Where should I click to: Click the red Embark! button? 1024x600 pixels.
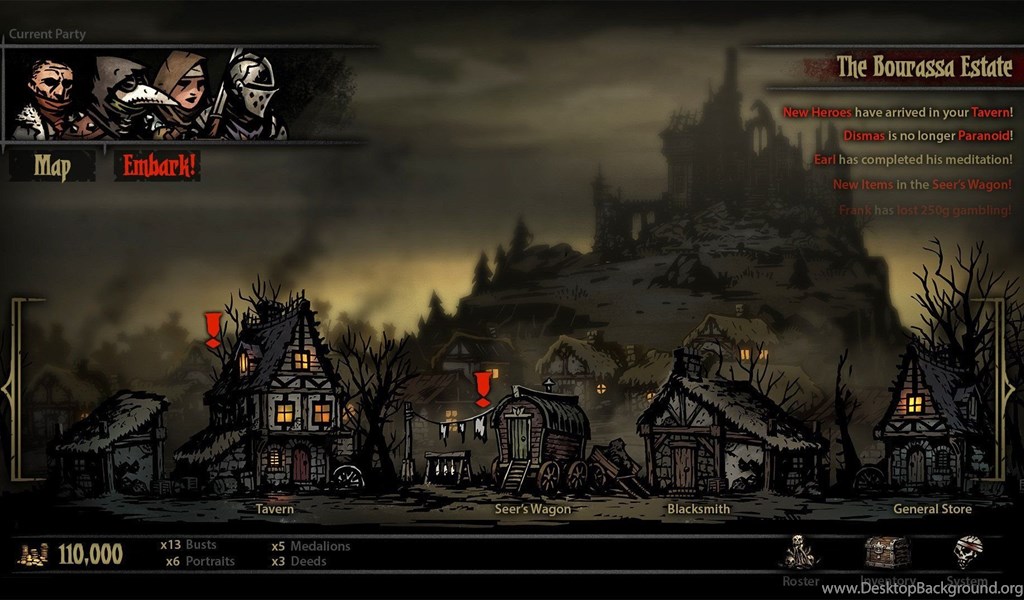(x=158, y=166)
